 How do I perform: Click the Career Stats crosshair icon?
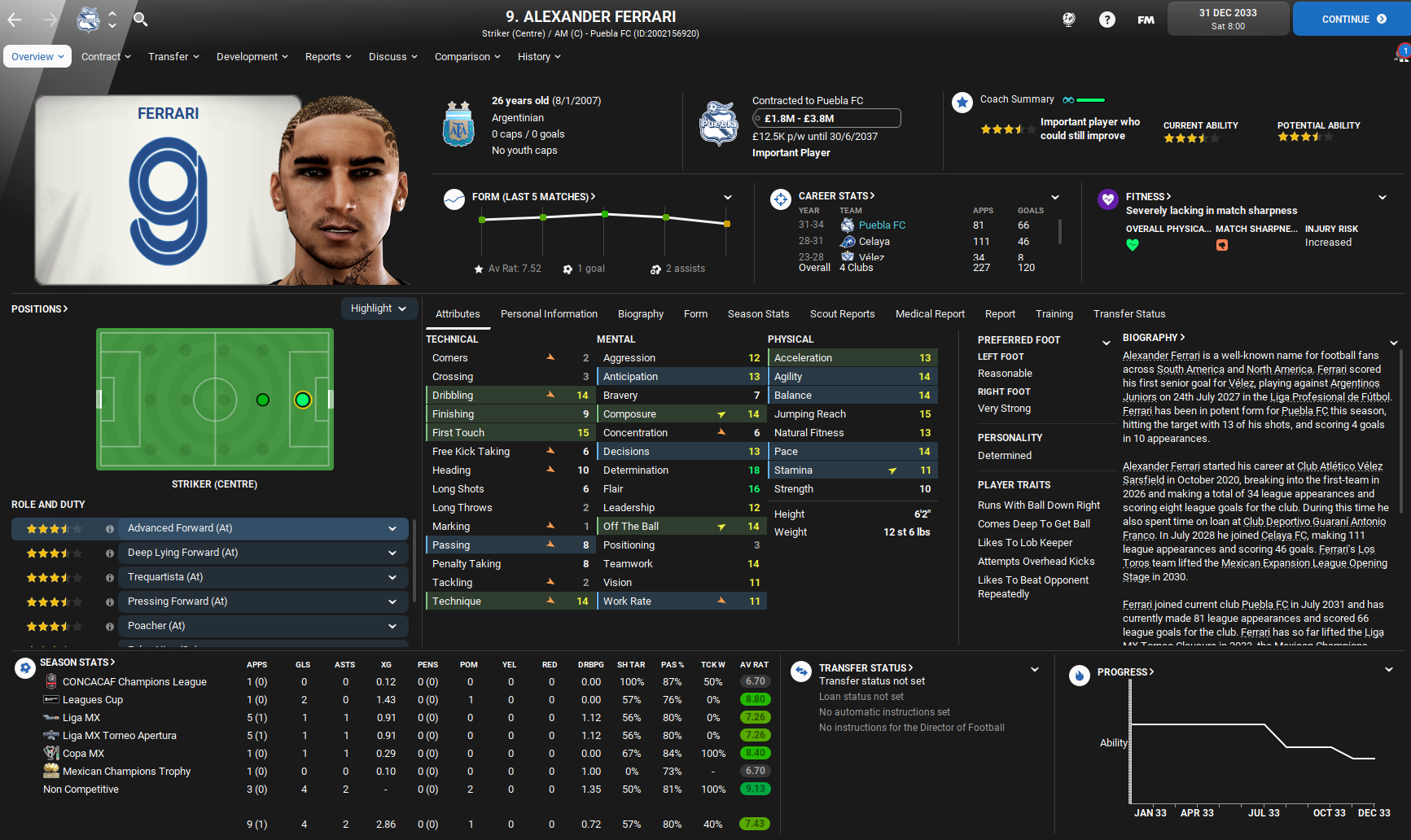click(780, 199)
